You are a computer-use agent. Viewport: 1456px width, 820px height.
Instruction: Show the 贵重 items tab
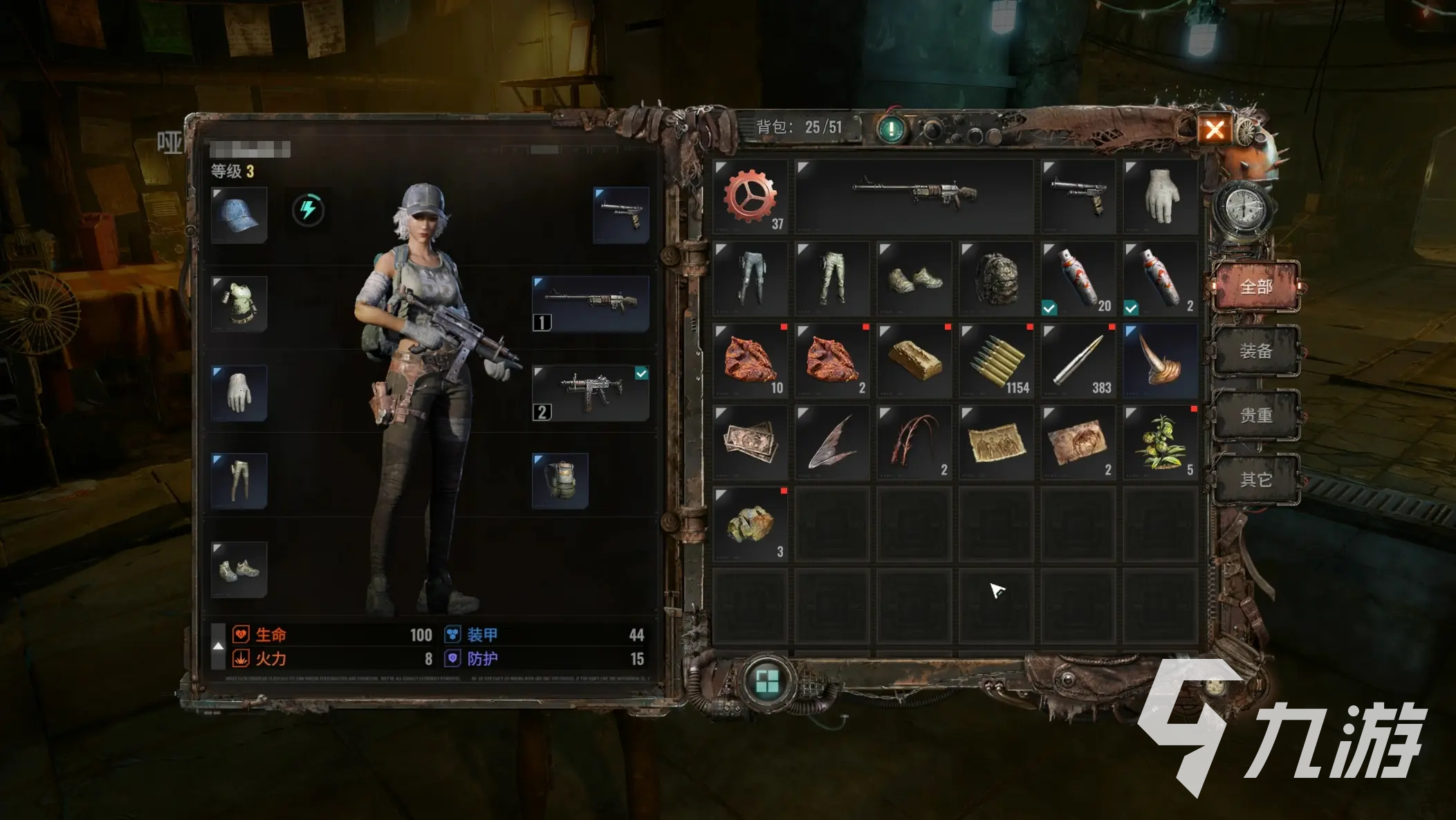[1255, 416]
